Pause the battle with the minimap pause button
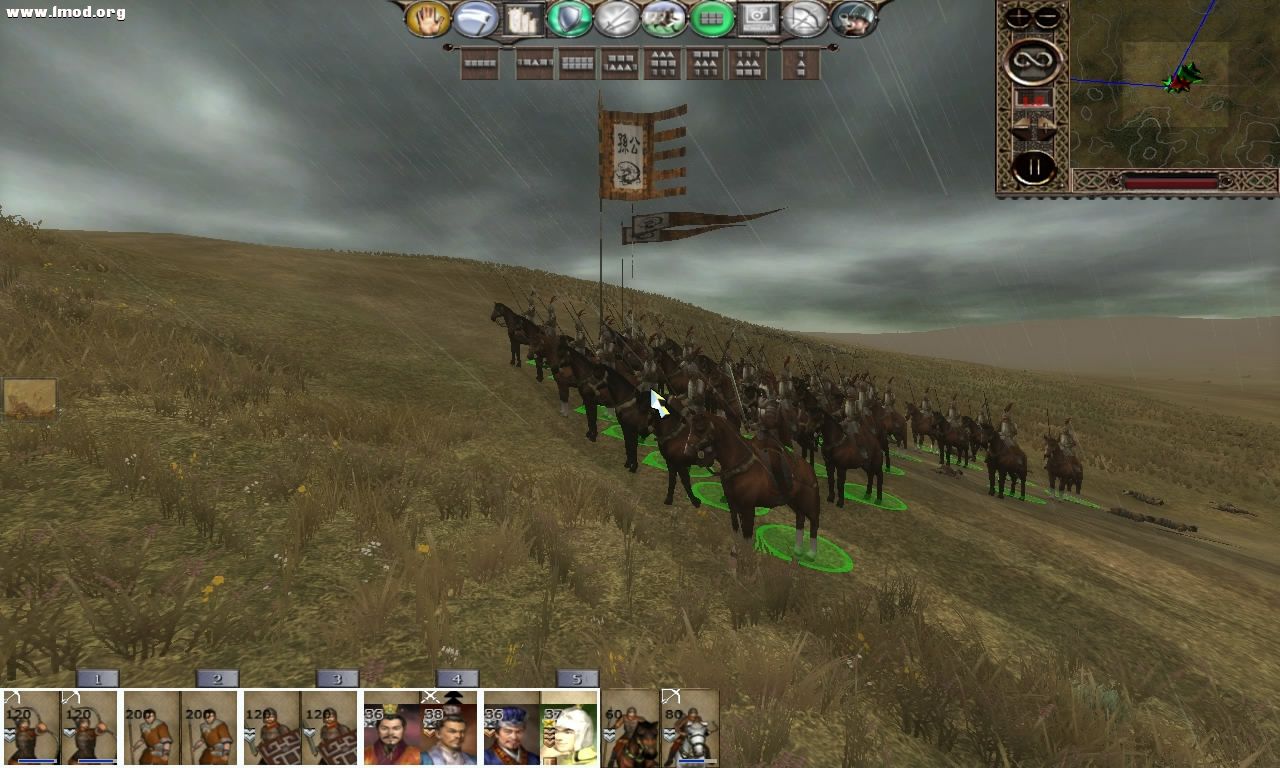 (x=1032, y=166)
